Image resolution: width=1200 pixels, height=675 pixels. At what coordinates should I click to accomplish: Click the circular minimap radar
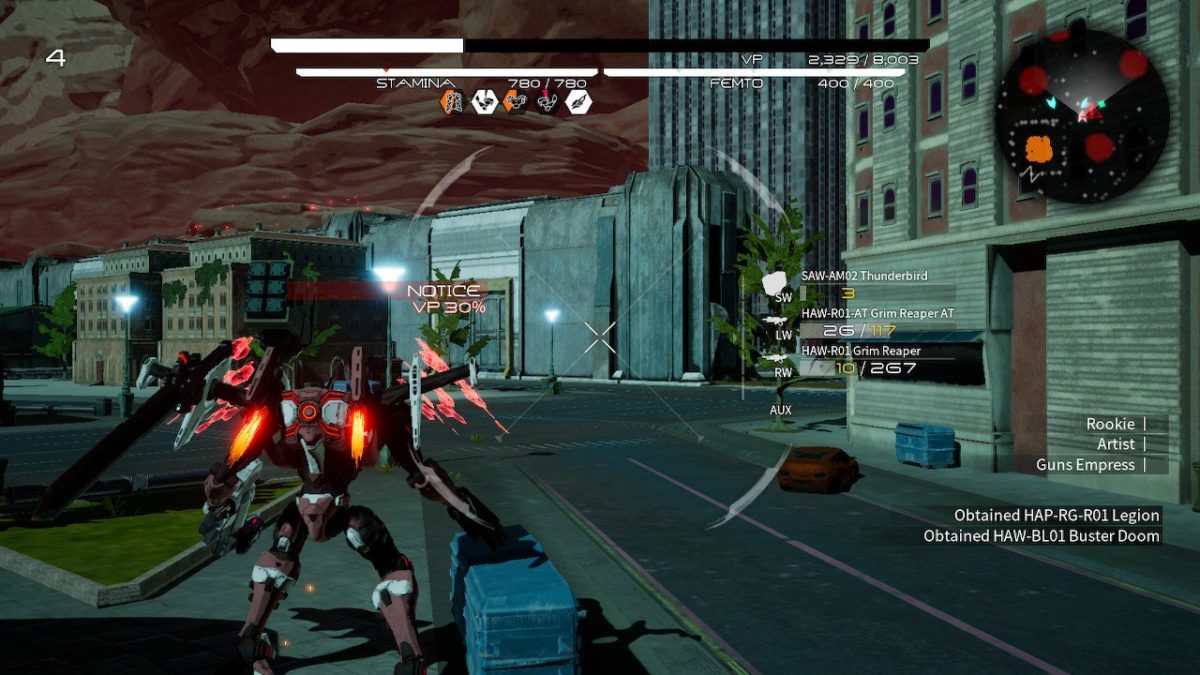[1082, 116]
